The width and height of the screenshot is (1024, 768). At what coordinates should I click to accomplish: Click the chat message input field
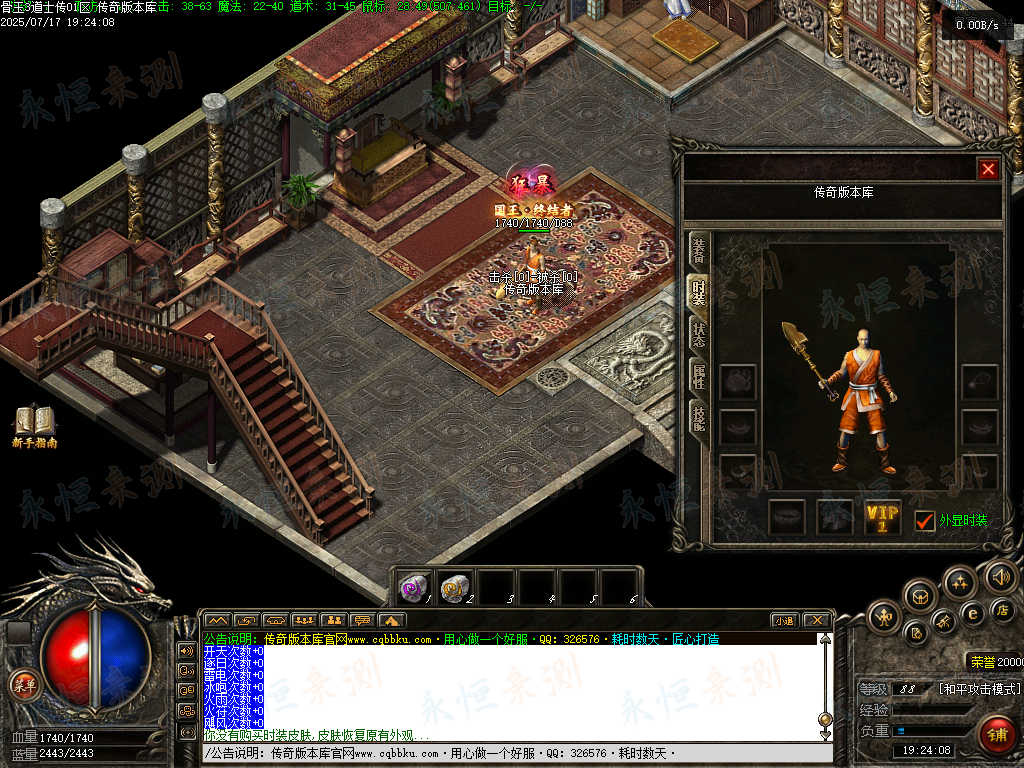click(x=510, y=753)
